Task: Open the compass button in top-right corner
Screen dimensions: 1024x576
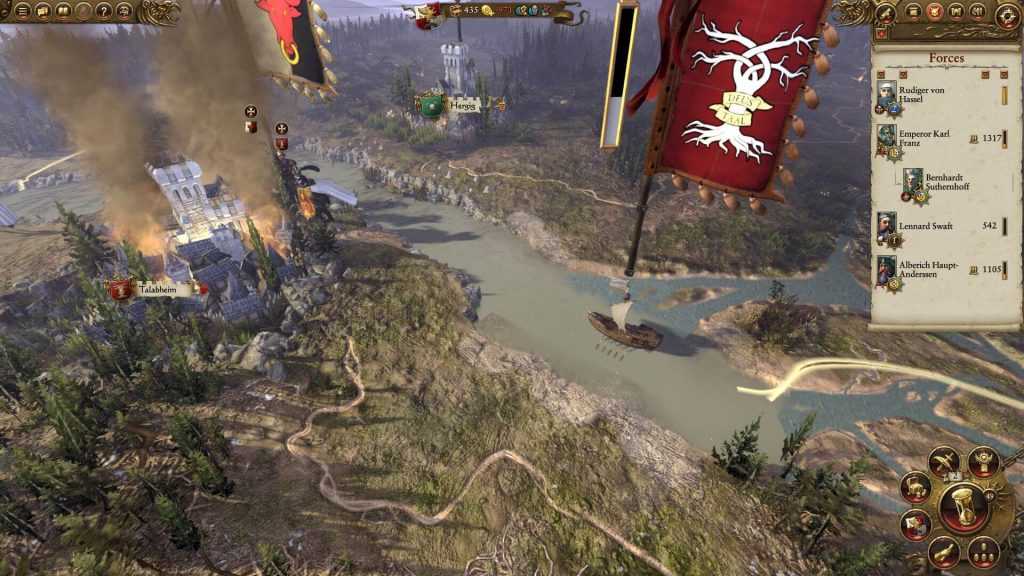Action: [1008, 14]
